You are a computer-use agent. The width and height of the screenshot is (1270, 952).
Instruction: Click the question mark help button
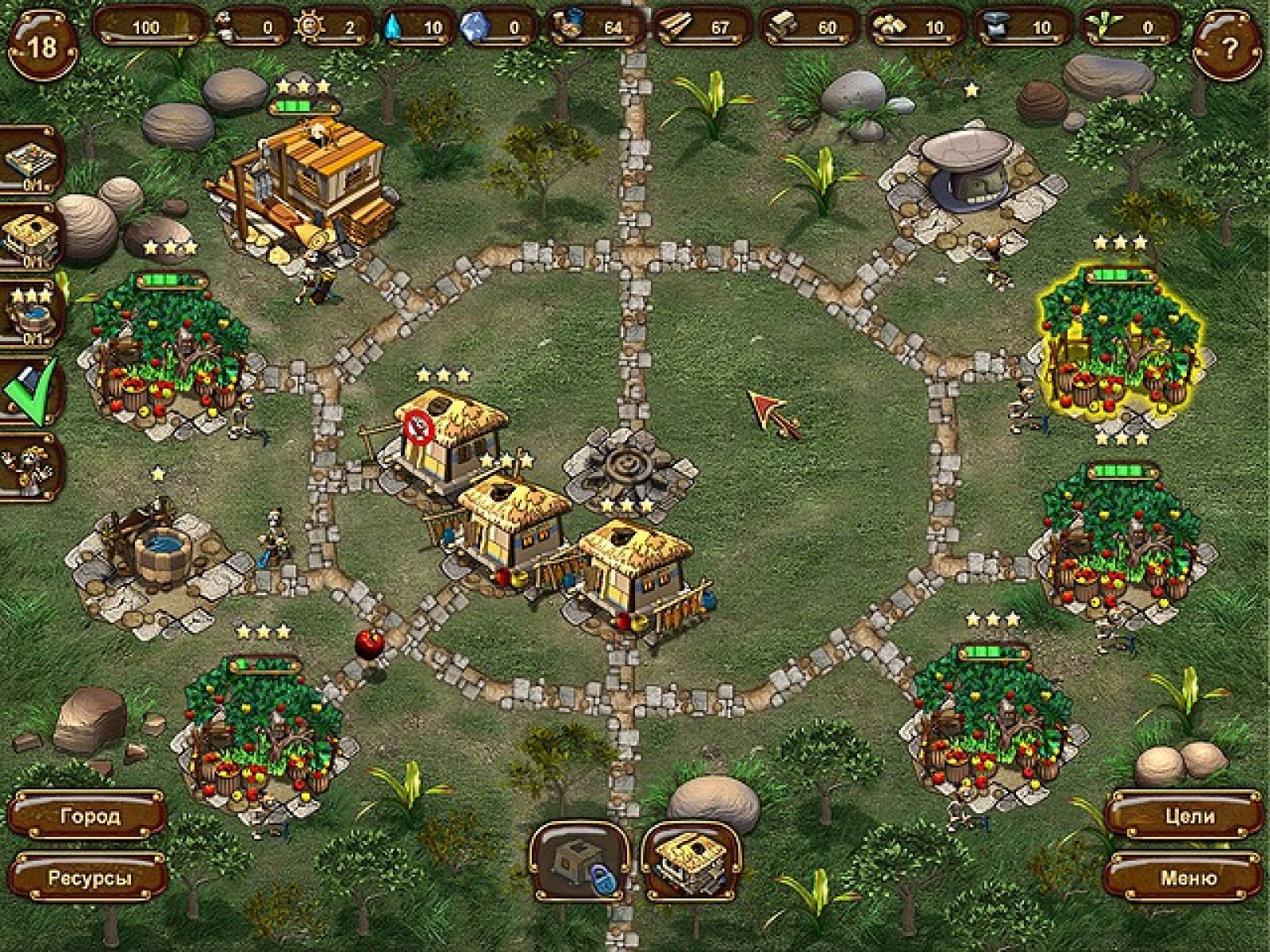pyautogui.click(x=1228, y=49)
